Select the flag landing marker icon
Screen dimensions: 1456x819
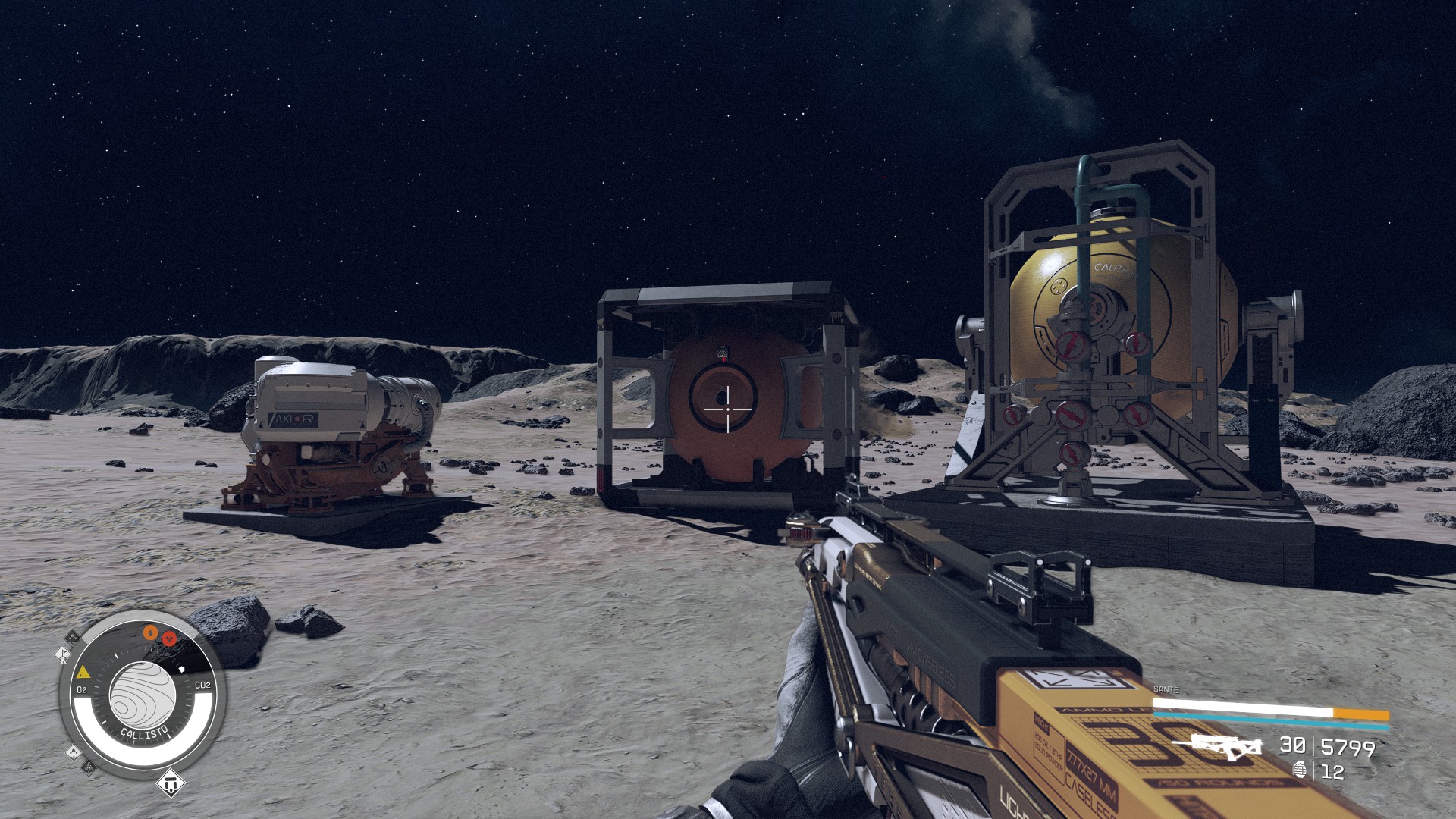point(62,654)
